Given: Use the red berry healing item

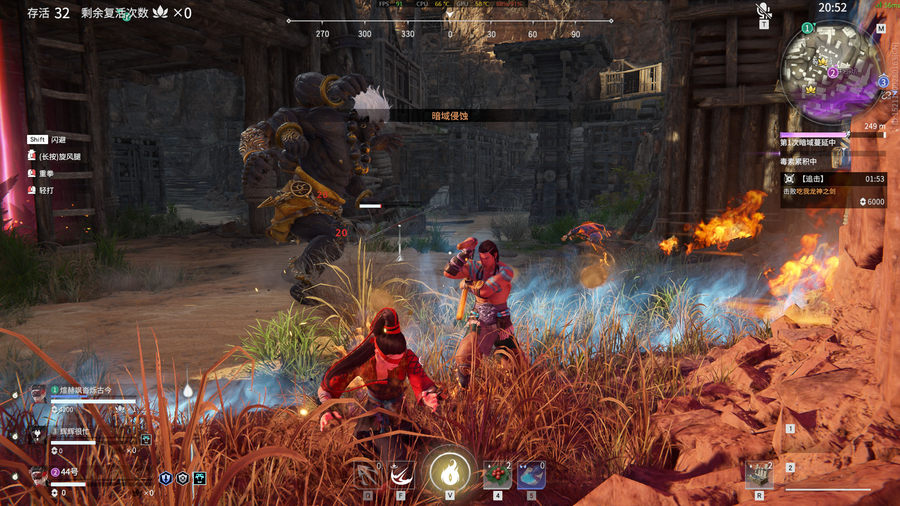Looking at the screenshot, I should click(x=497, y=474).
